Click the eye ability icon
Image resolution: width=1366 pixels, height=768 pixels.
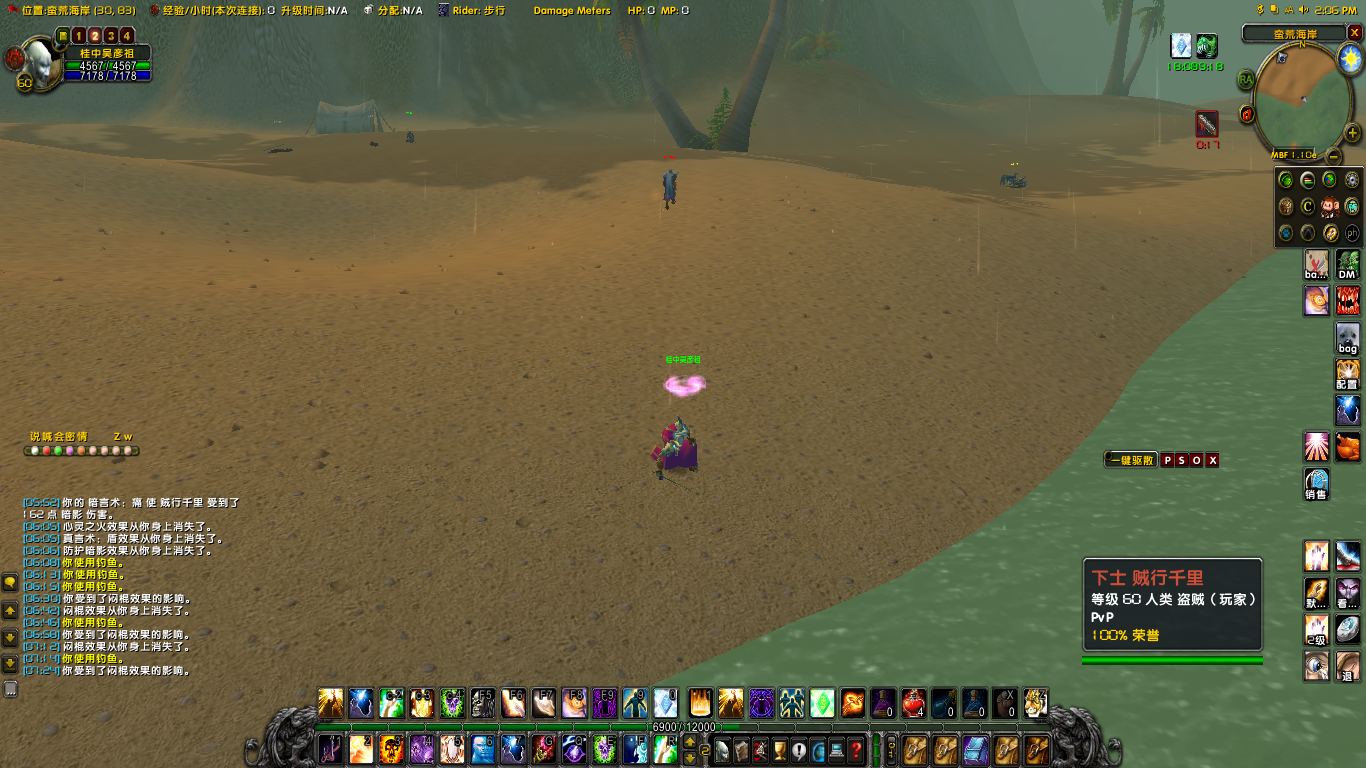(x=1316, y=665)
